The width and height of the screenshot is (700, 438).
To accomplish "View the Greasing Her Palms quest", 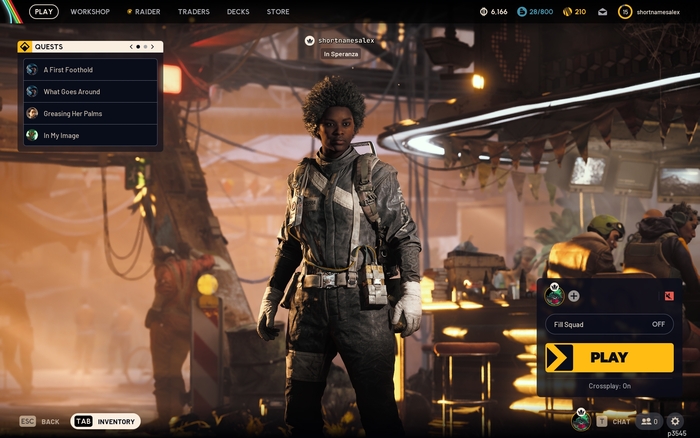I will 91,114.
